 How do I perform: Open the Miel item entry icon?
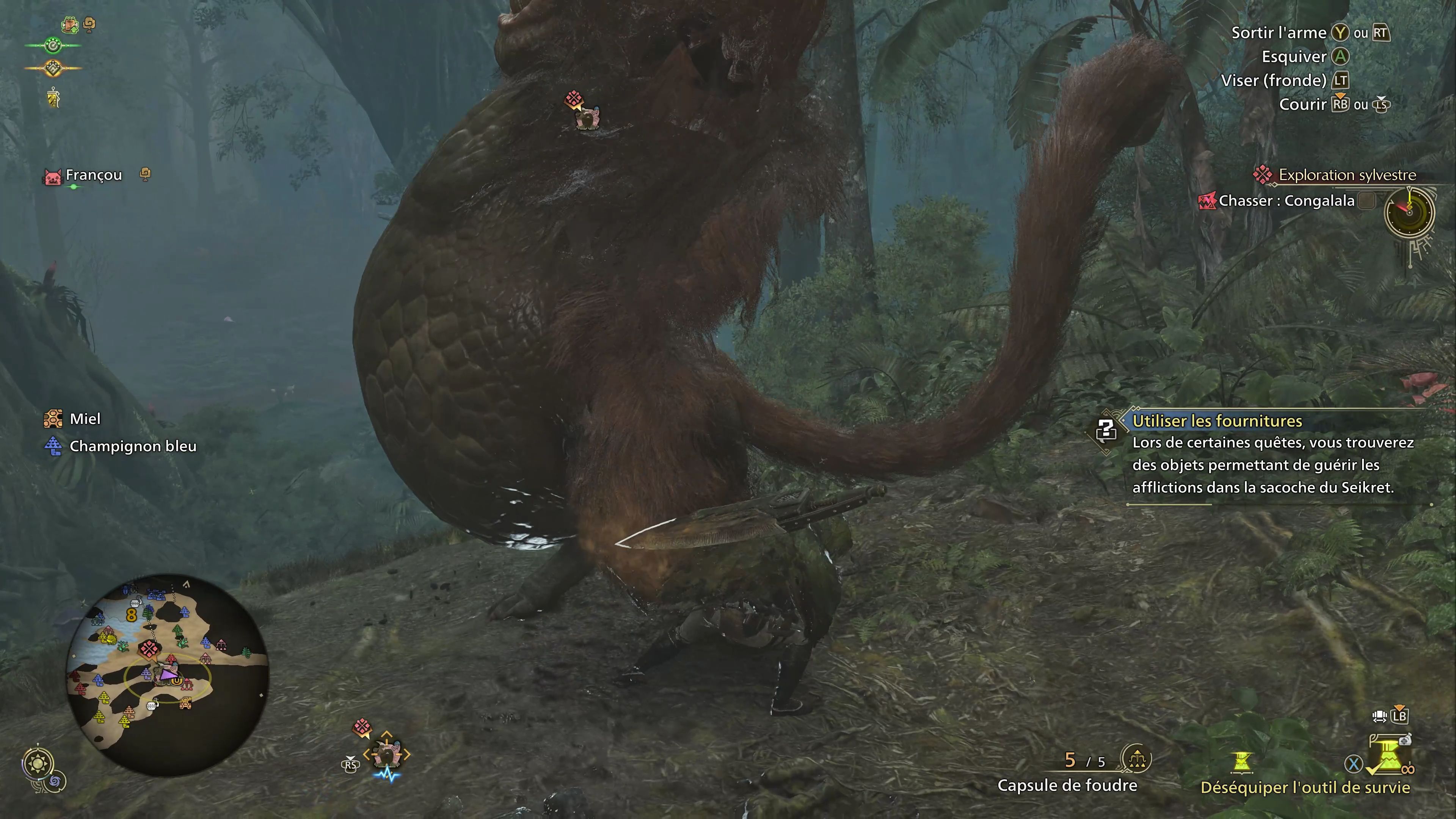(53, 419)
